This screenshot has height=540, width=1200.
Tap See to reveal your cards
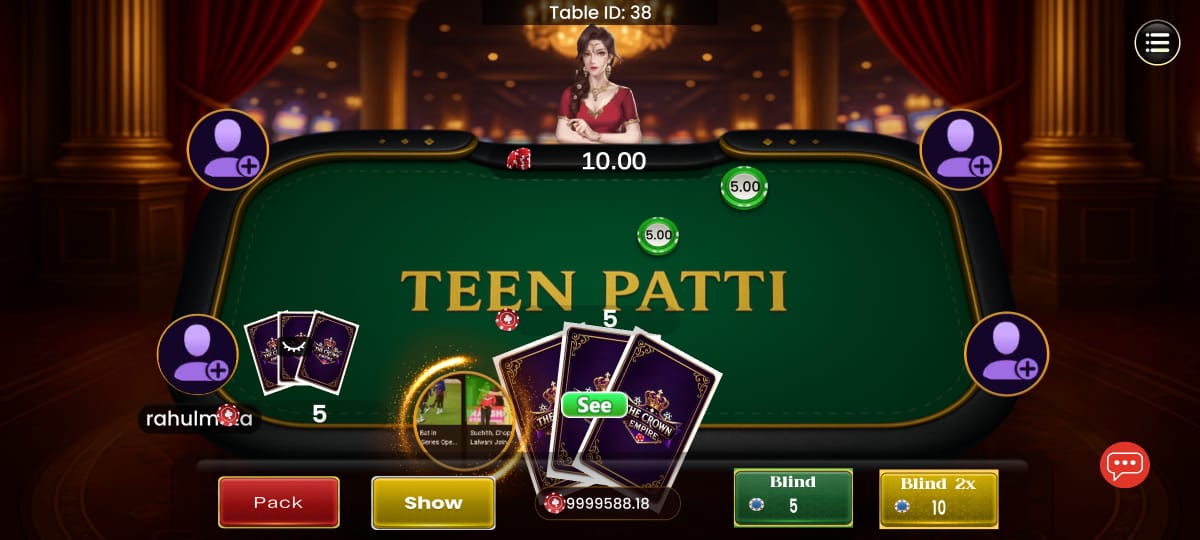point(594,405)
